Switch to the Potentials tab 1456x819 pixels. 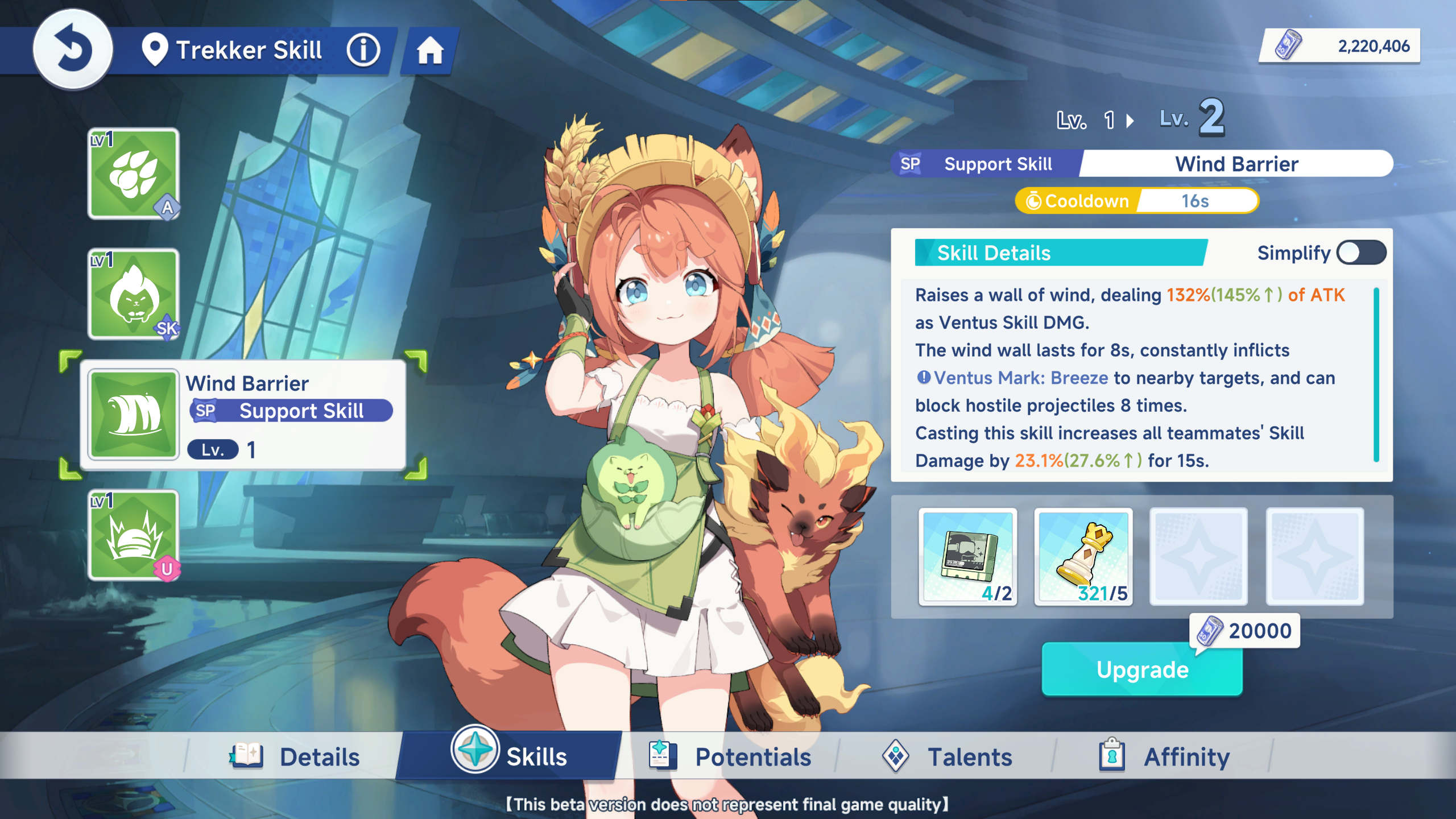pyautogui.click(x=730, y=757)
